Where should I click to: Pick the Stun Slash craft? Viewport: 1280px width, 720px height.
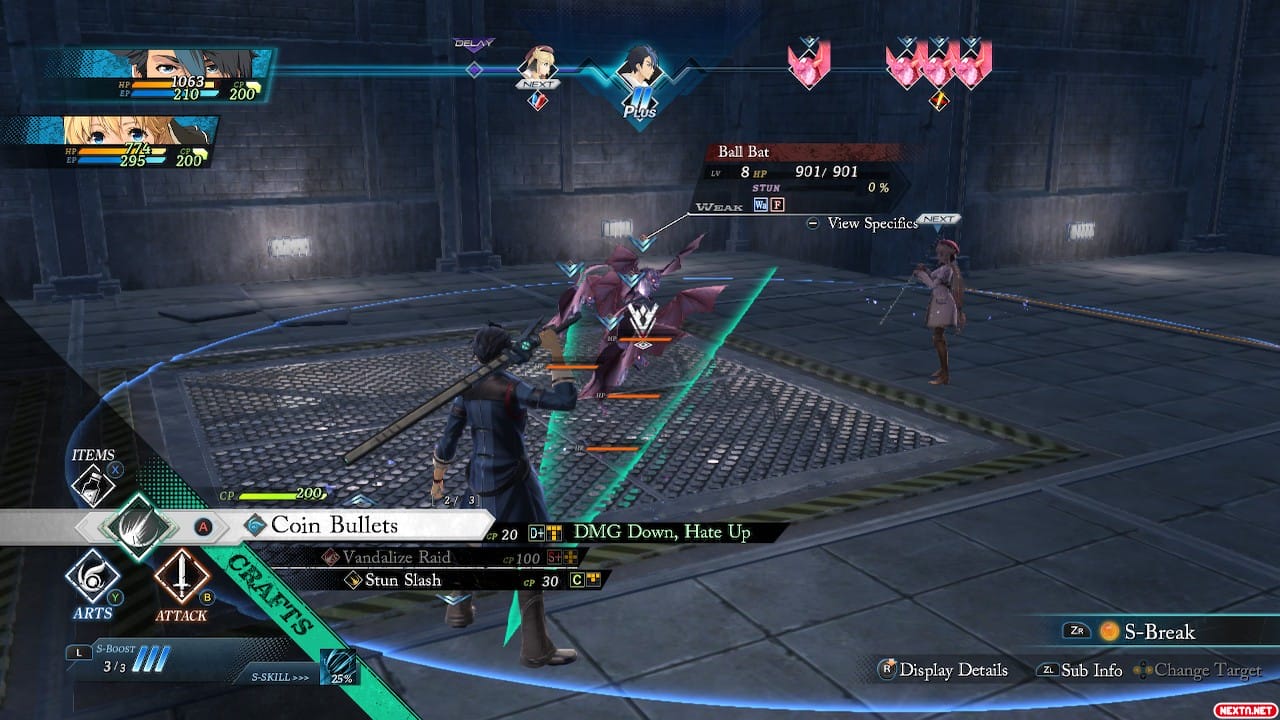403,580
